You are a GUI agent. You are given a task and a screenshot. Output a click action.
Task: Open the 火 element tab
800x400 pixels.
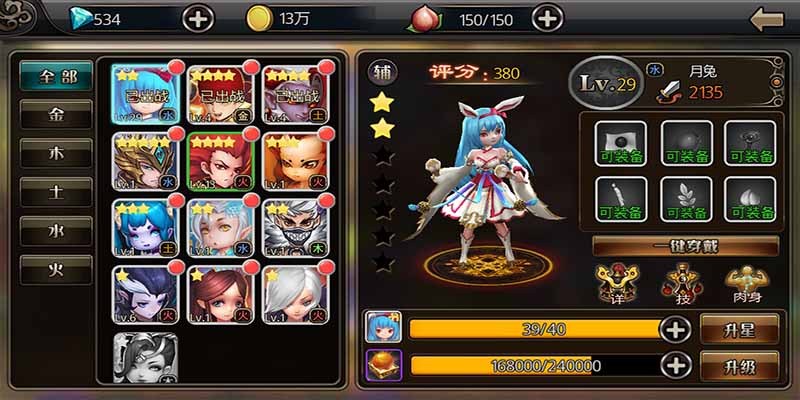[x=56, y=268]
